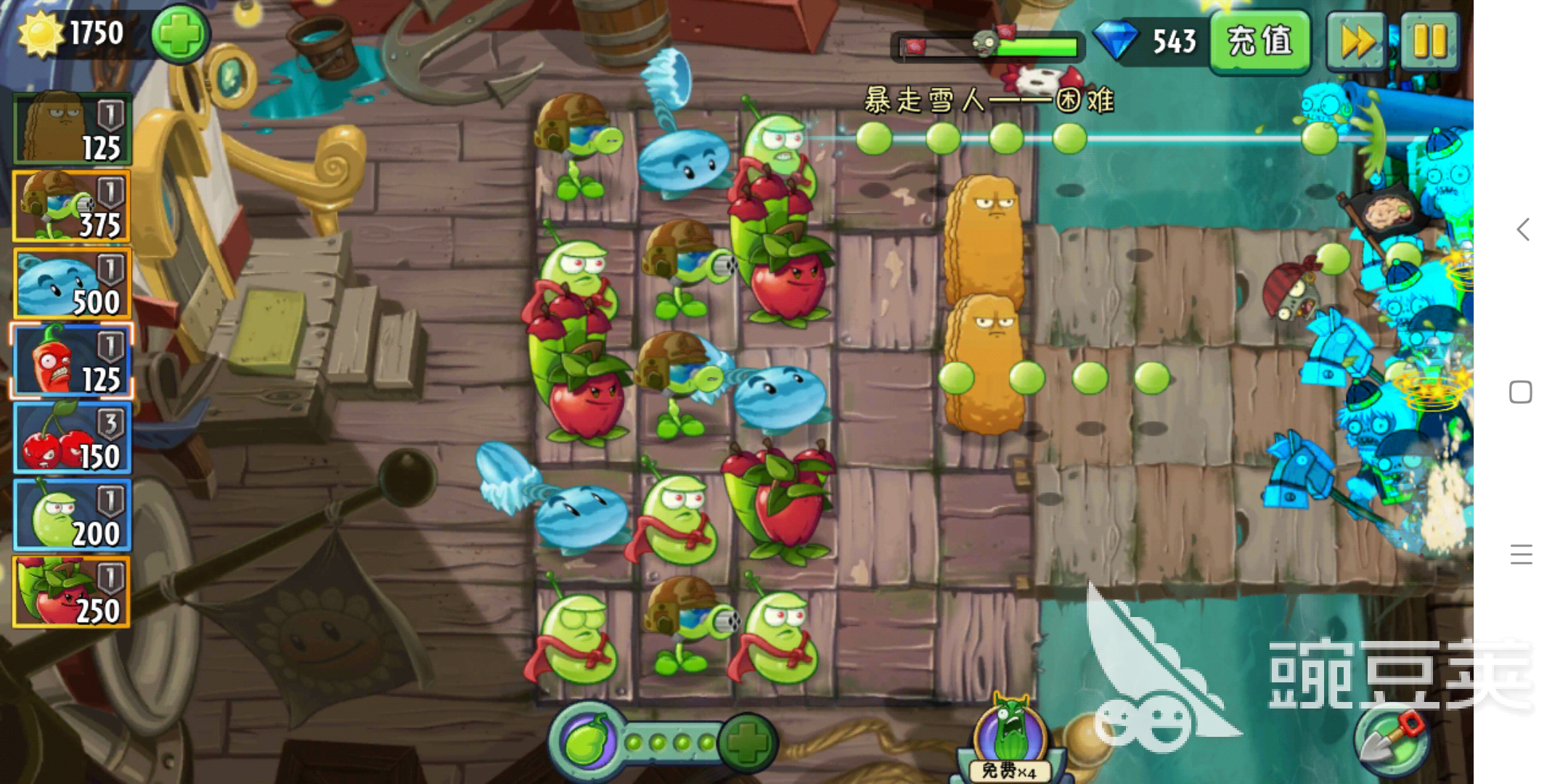
Task: Tap the Android home square button
Action: (x=1521, y=392)
